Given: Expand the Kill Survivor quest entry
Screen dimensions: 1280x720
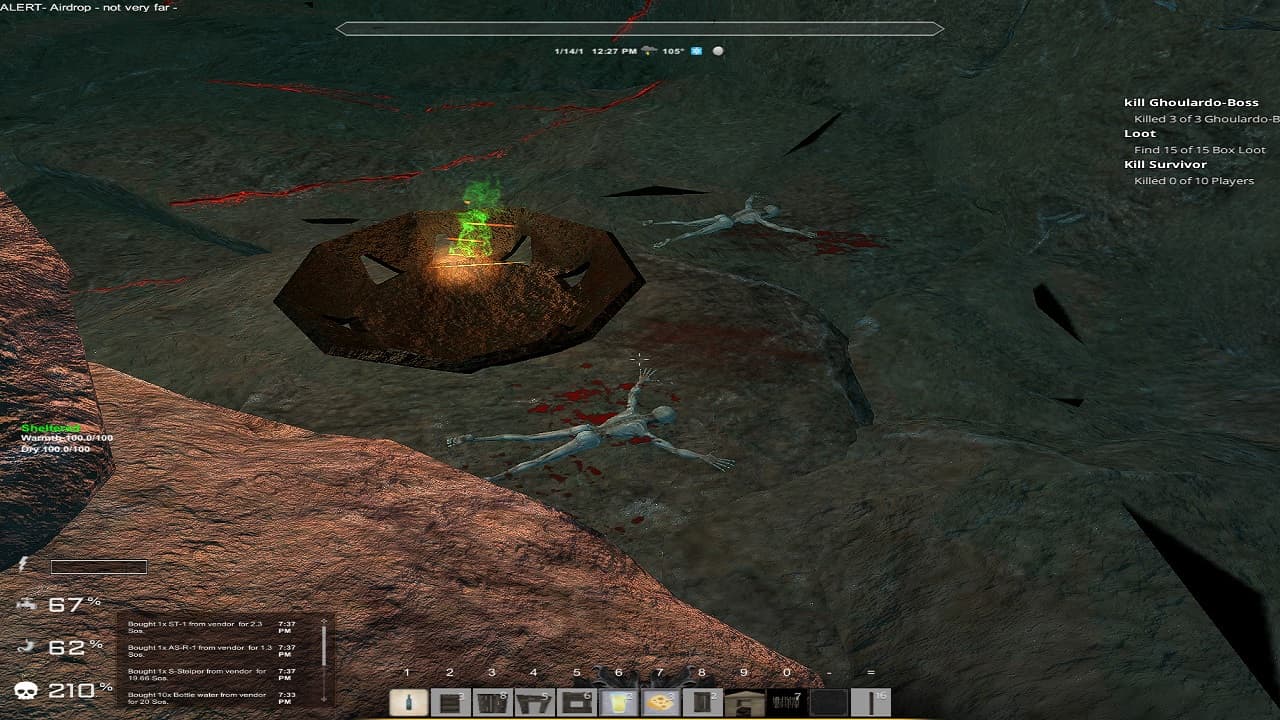Looking at the screenshot, I should 1167,164.
